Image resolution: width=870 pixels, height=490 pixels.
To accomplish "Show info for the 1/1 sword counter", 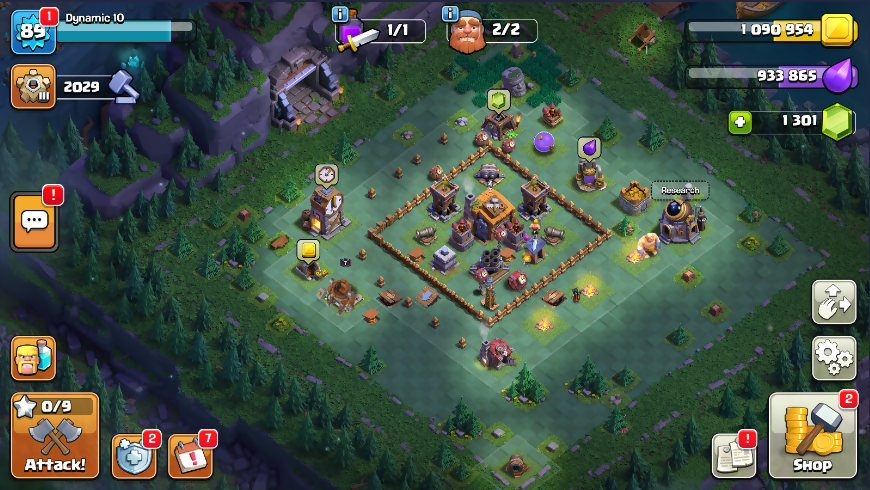I will (x=341, y=14).
